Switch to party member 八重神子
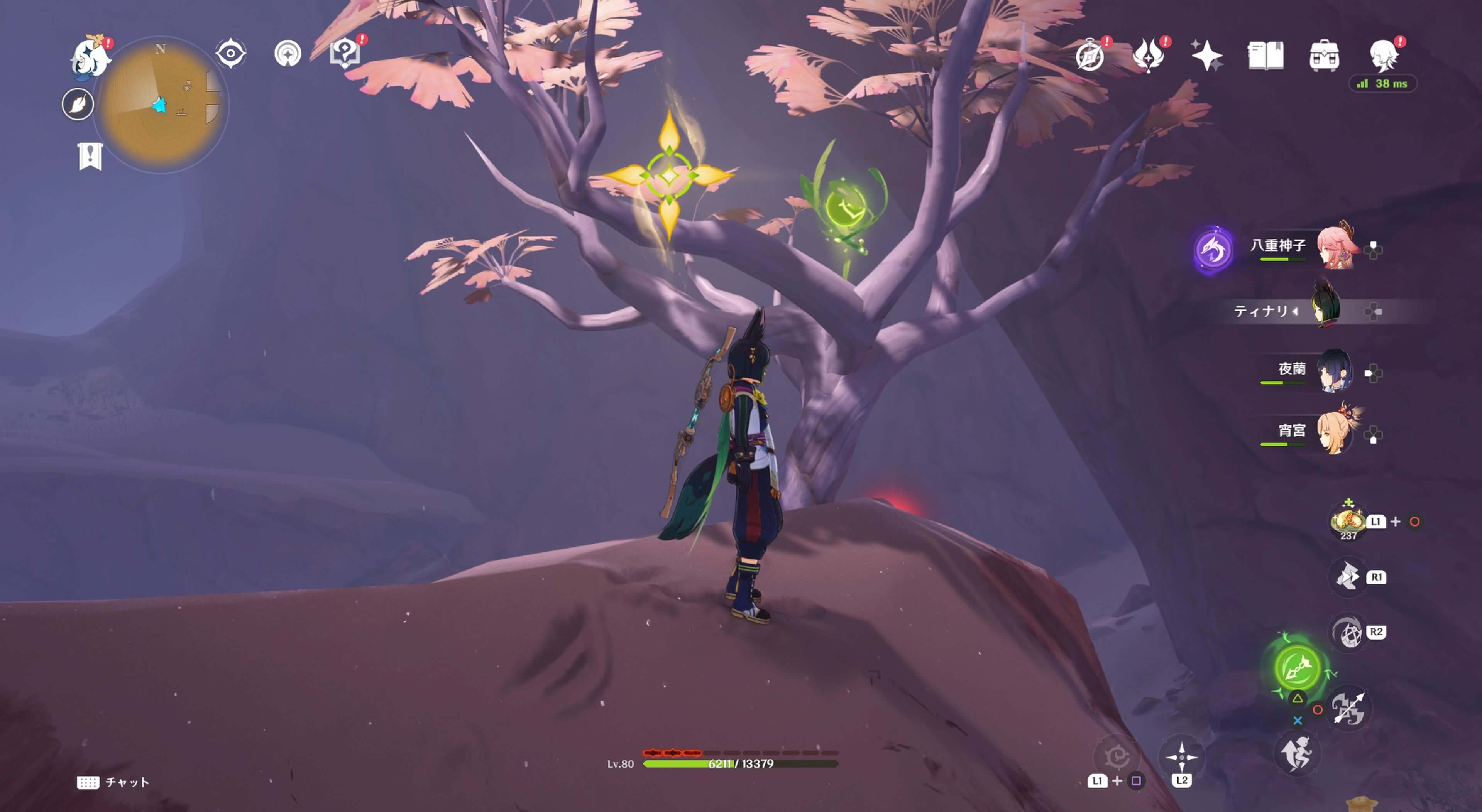The width and height of the screenshot is (1482, 812). (x=1336, y=248)
